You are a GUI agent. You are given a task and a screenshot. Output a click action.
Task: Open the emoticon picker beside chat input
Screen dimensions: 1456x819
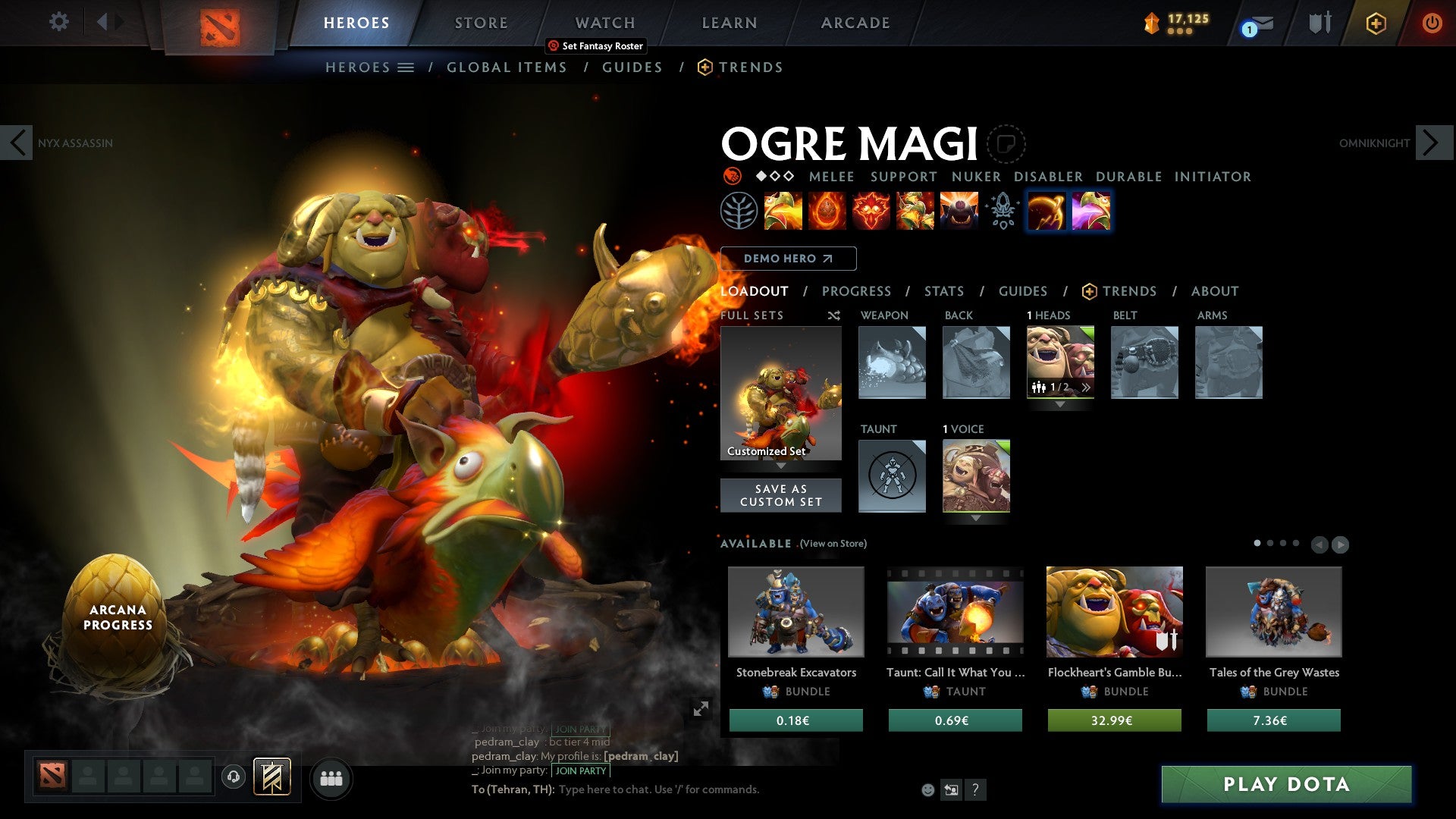click(x=927, y=789)
